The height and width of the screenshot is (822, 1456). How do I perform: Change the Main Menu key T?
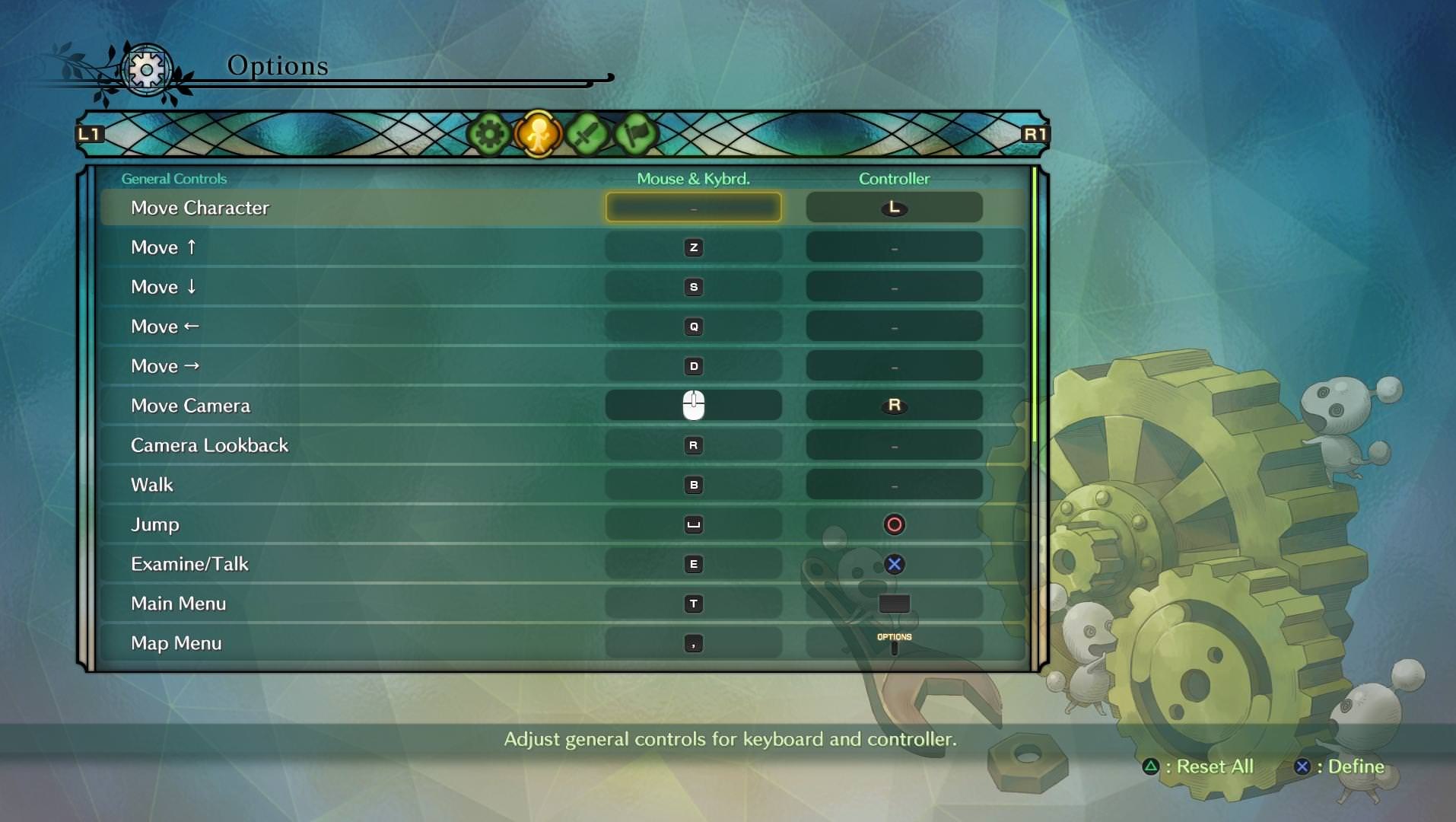coord(693,604)
